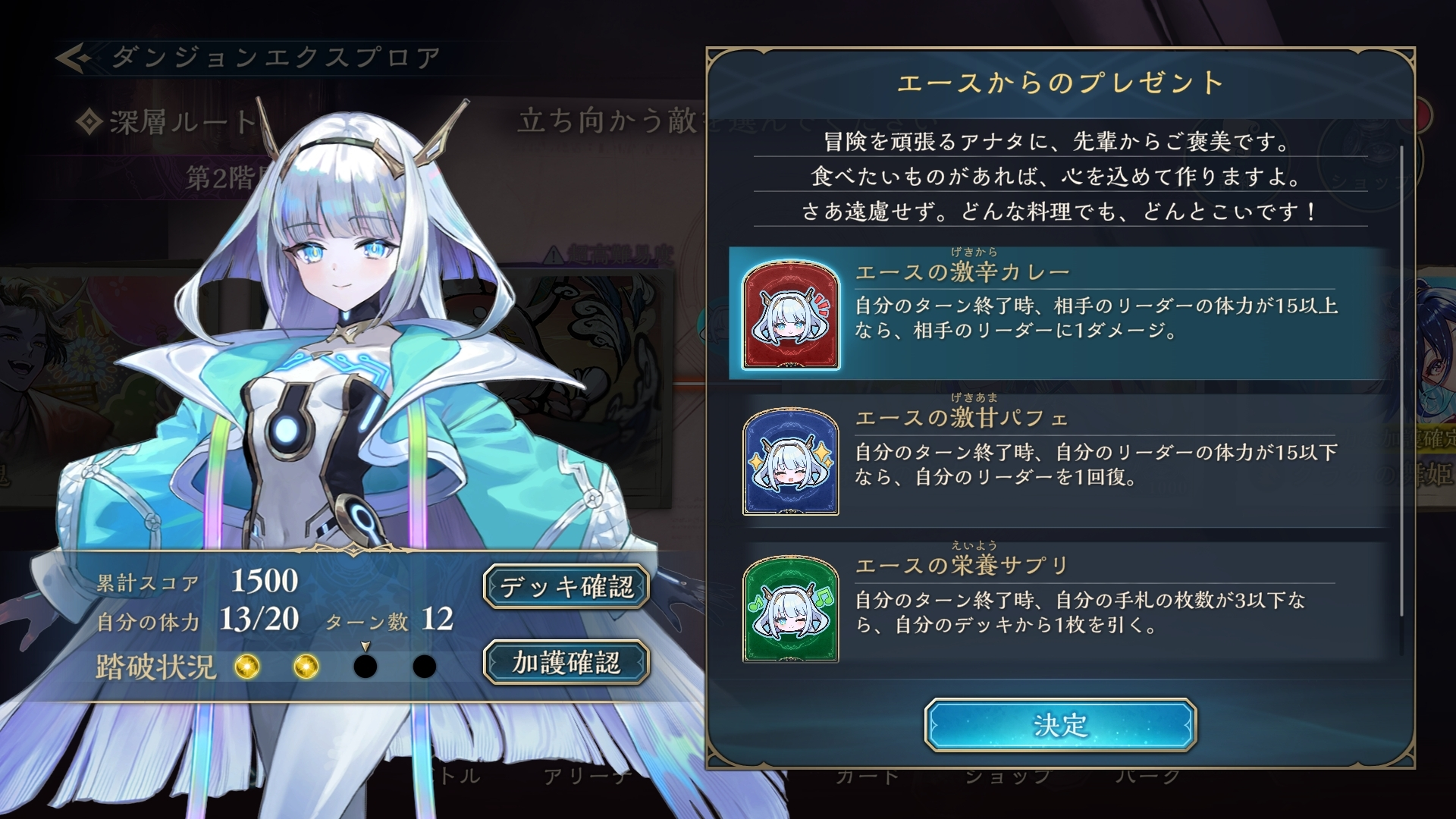Choose エースの激甘パフェ present option
This screenshot has height=819, width=1456.
(1060, 460)
